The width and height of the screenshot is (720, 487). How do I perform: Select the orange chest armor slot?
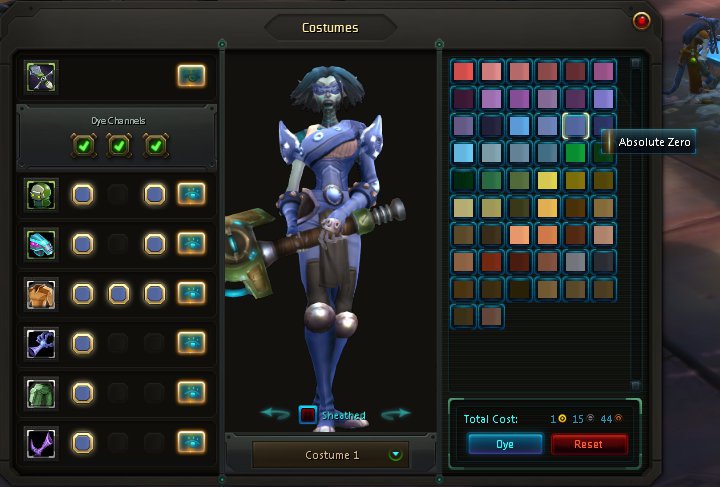pos(42,294)
